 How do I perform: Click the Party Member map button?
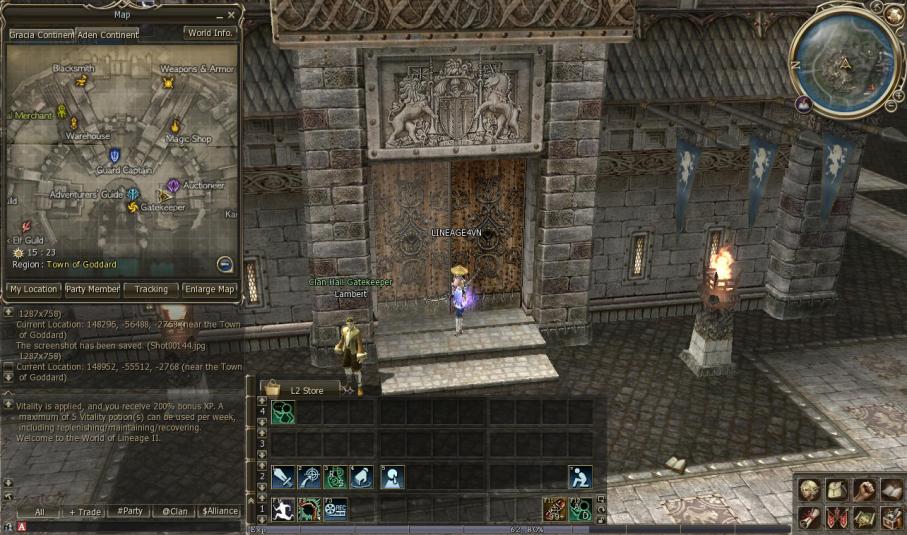pos(92,290)
